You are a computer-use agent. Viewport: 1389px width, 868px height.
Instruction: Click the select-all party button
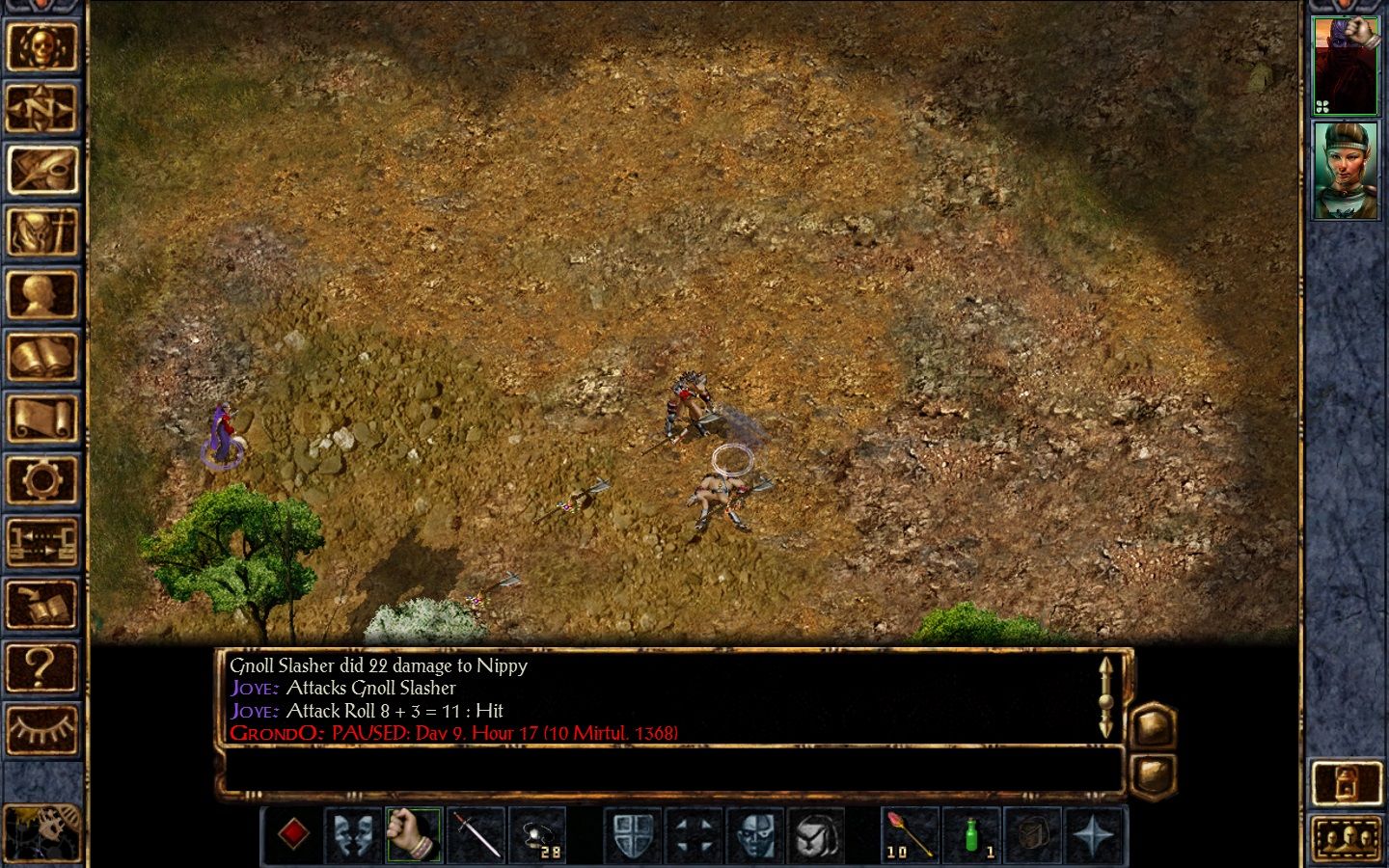[1347, 837]
